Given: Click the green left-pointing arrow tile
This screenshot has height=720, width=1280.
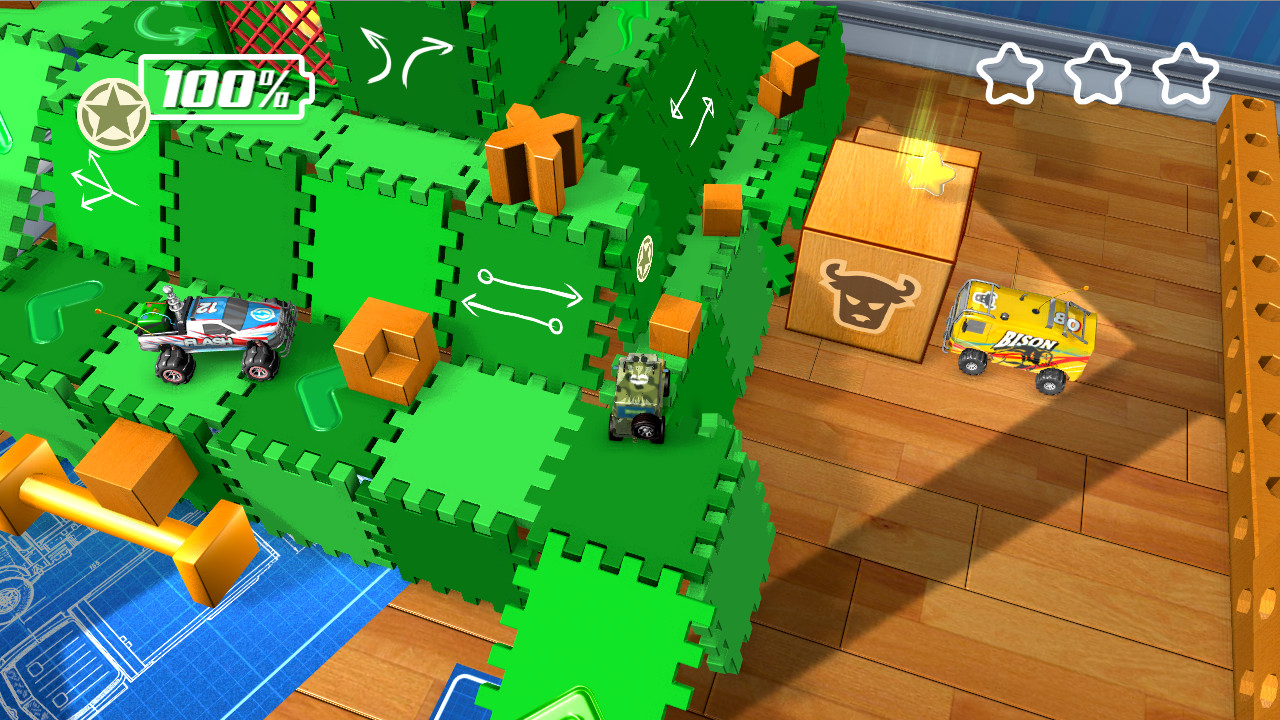Looking at the screenshot, I should [x=53, y=310].
